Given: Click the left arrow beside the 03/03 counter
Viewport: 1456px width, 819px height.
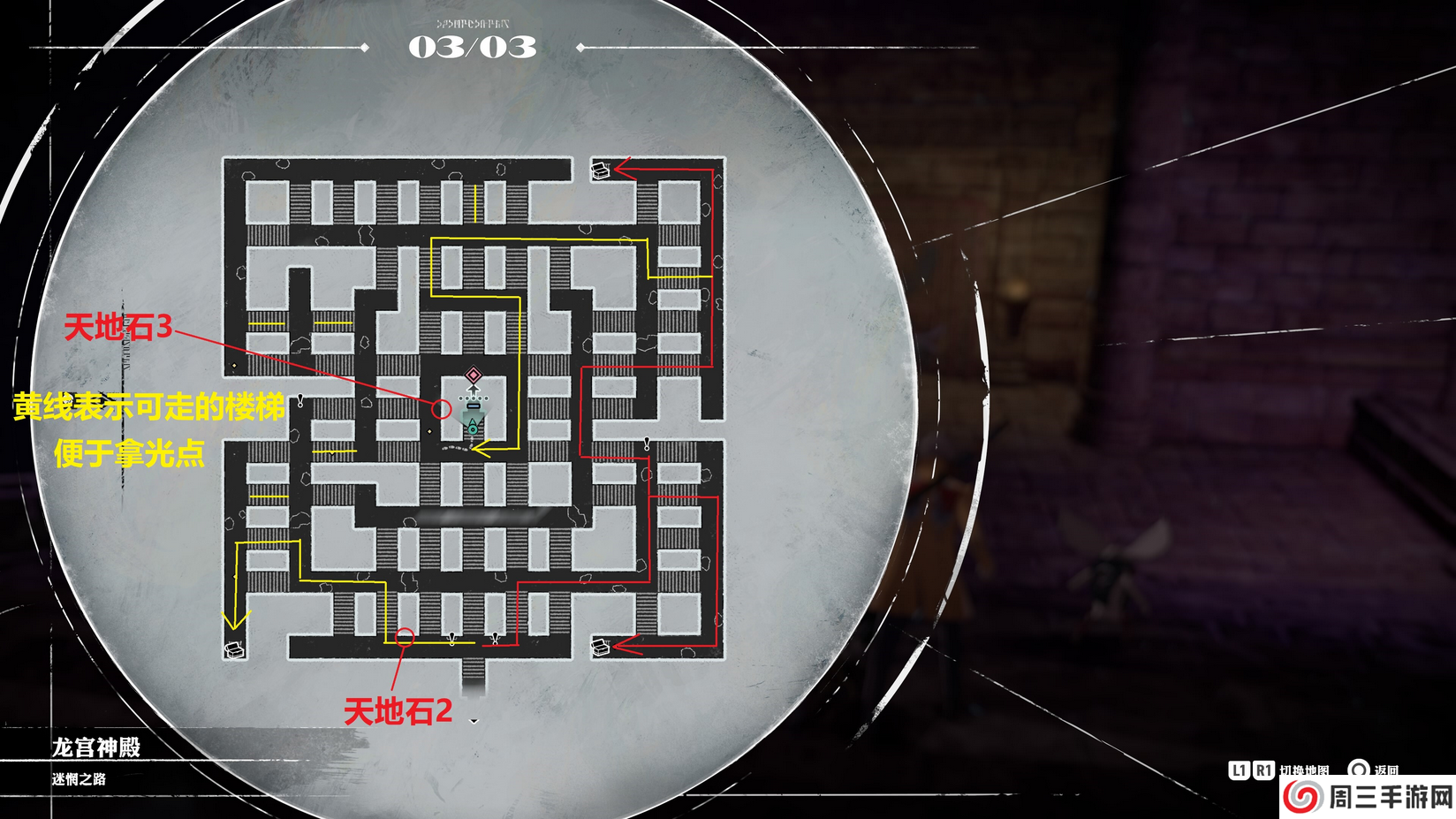Looking at the screenshot, I should pyautogui.click(x=363, y=47).
